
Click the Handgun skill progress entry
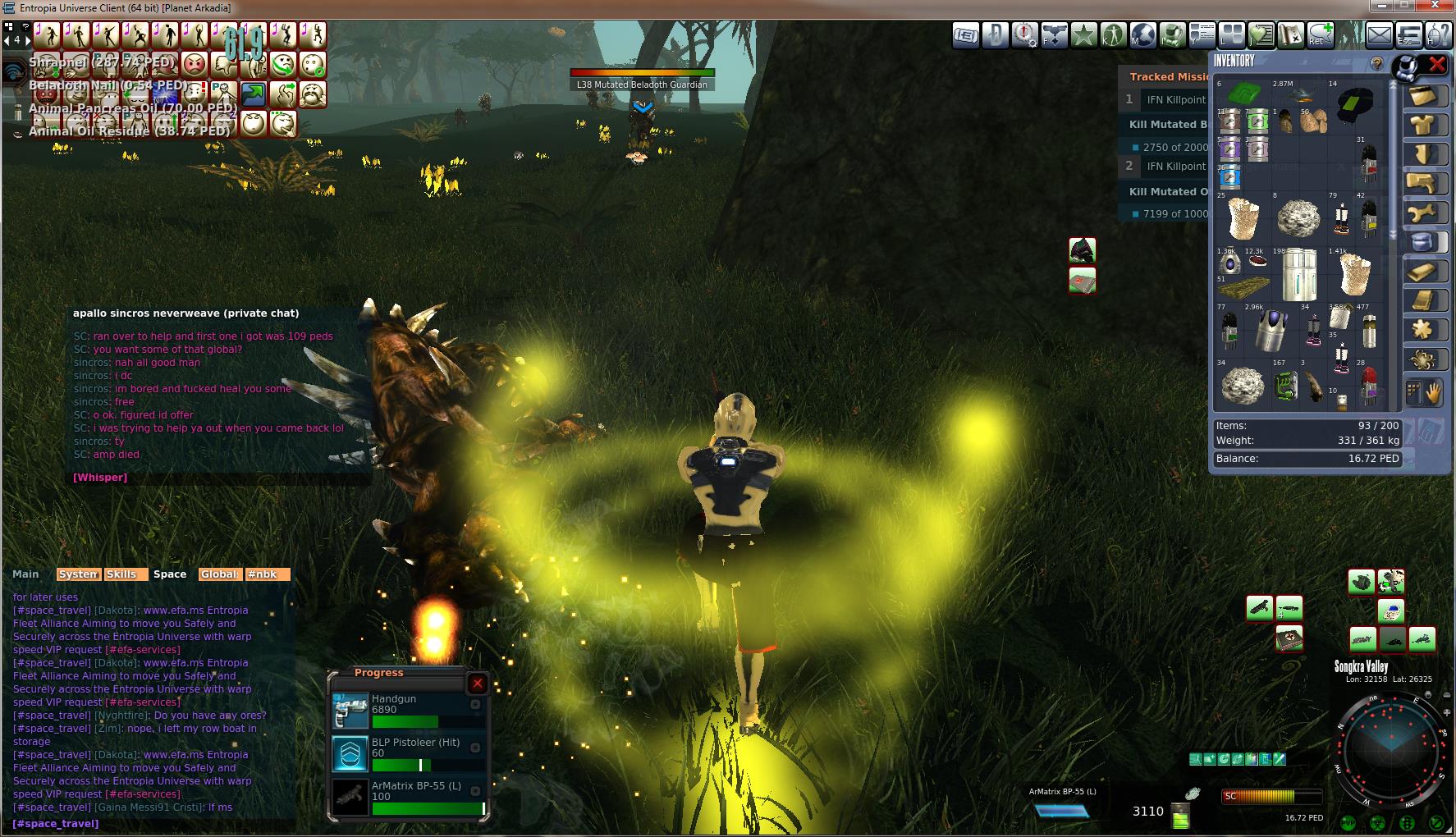(x=408, y=710)
